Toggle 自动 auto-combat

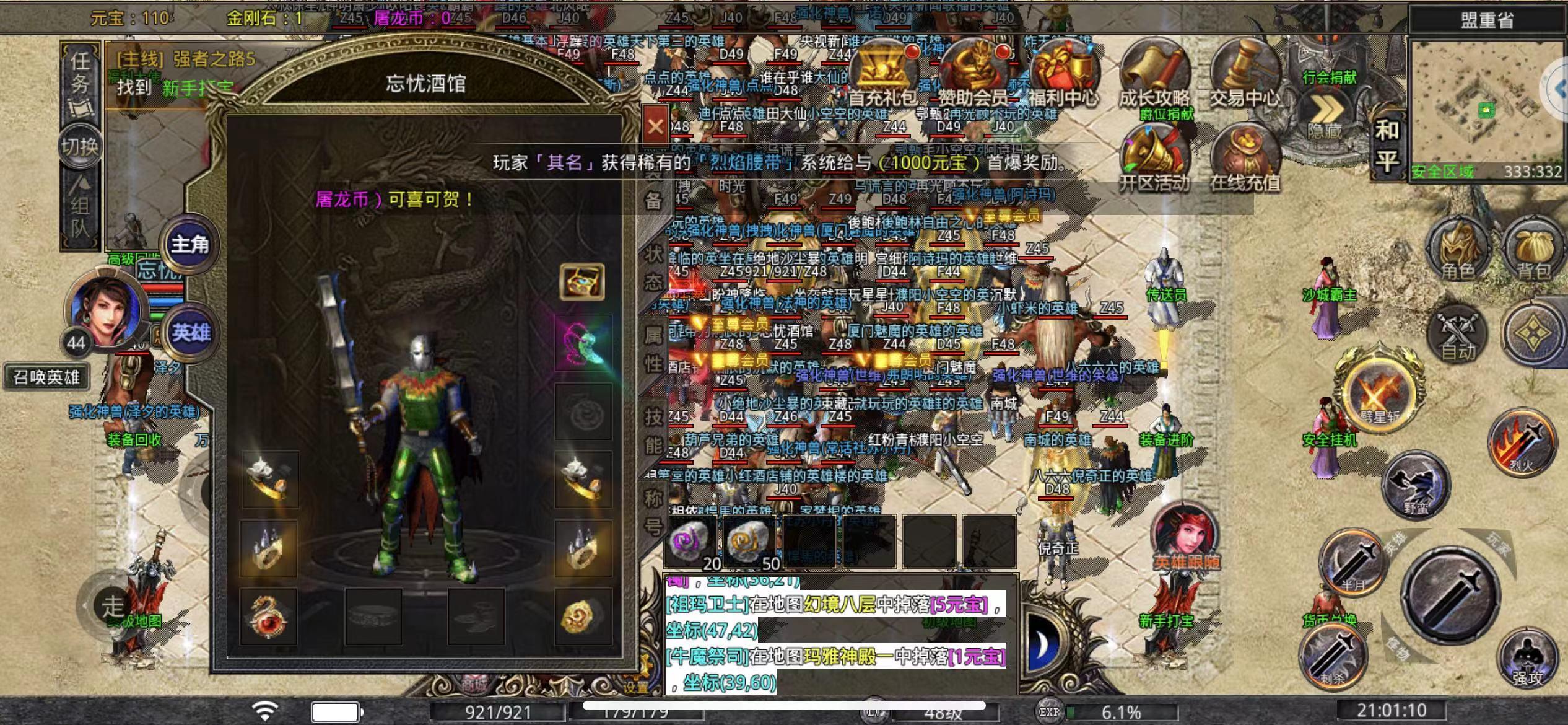pos(1457,333)
